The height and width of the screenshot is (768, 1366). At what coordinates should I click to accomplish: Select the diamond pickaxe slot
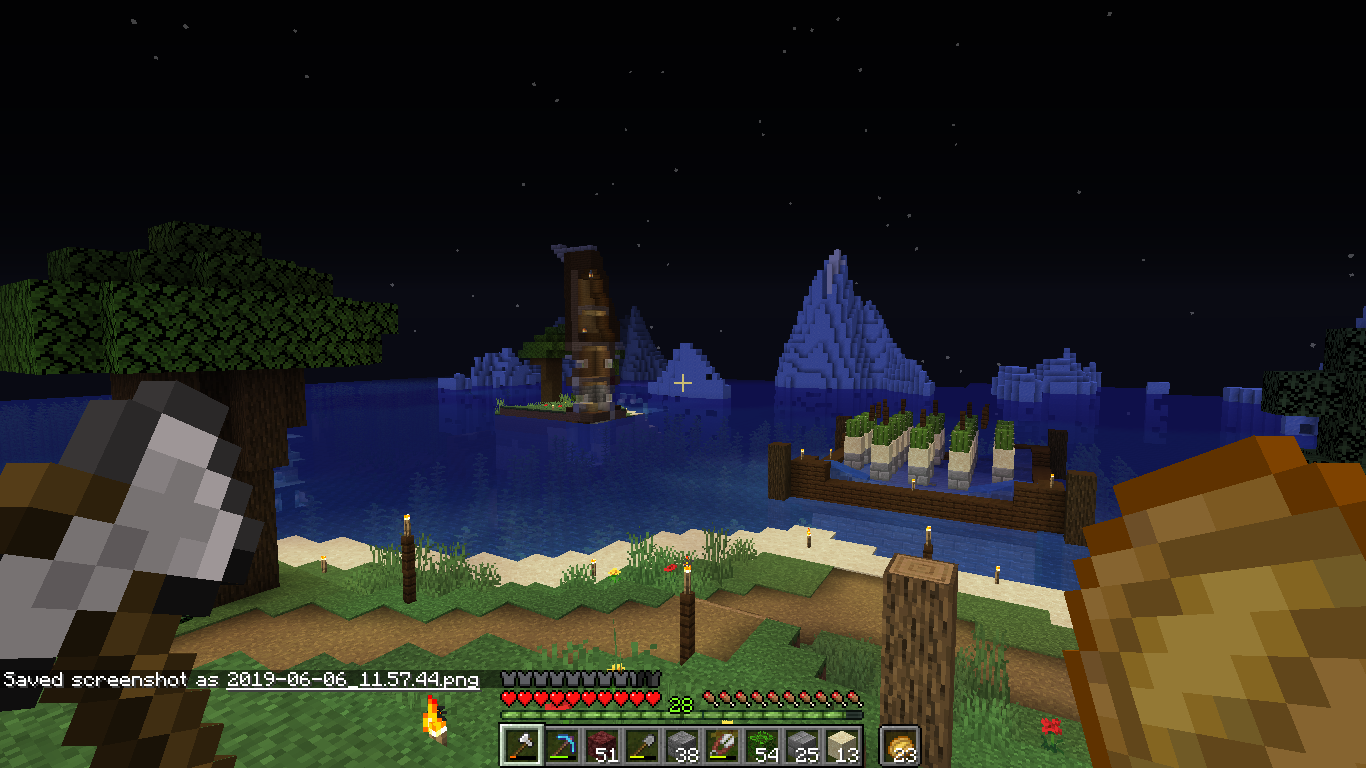click(562, 745)
